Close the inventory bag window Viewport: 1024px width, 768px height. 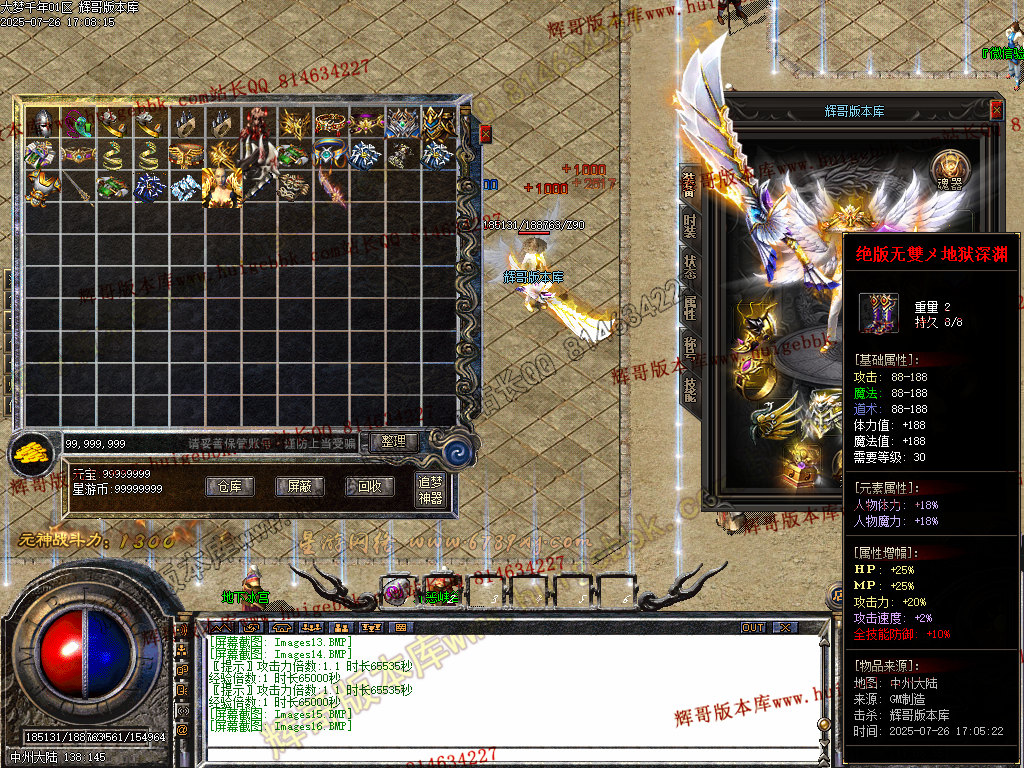[x=486, y=133]
